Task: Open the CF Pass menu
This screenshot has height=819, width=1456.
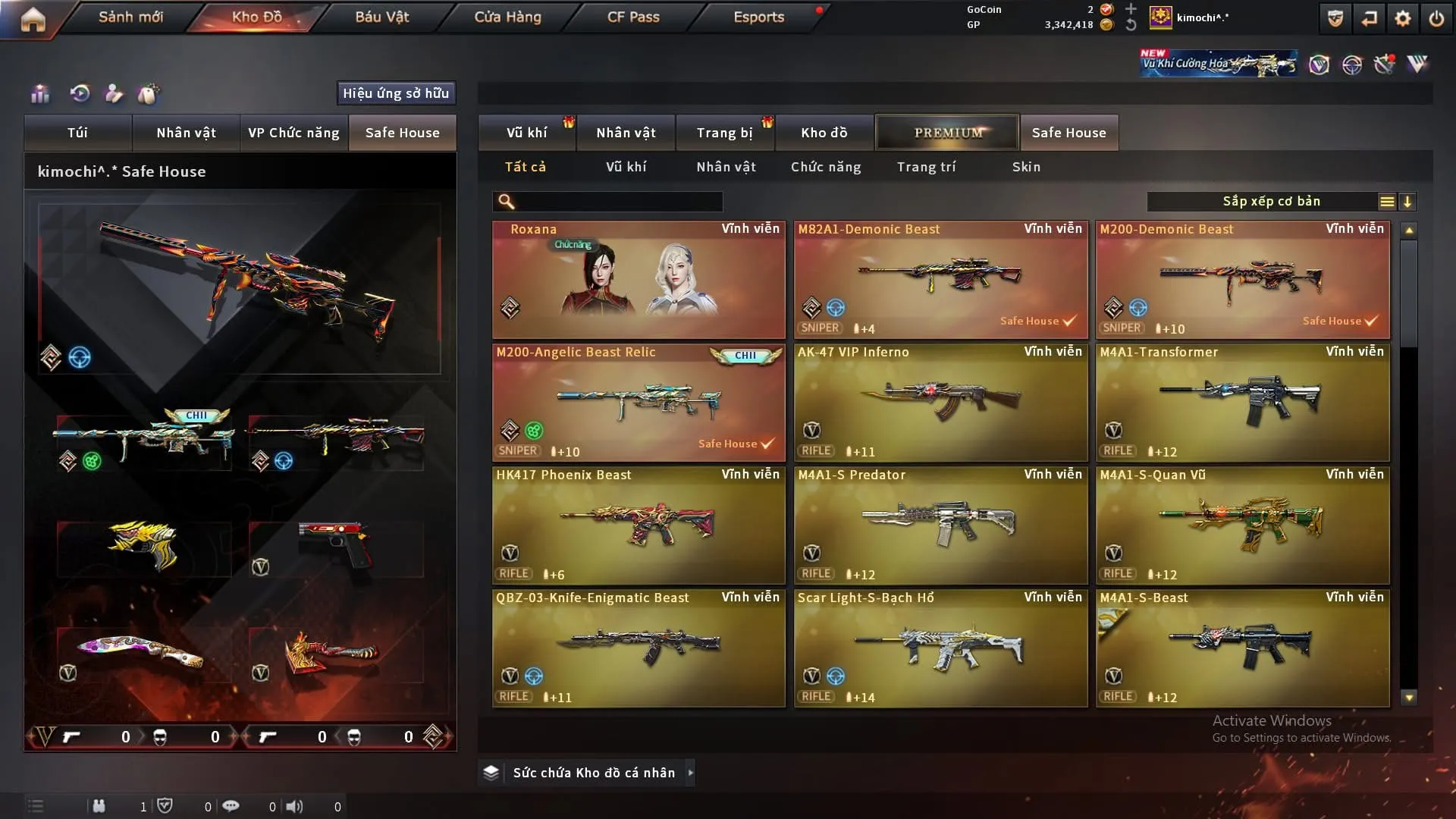Action: 633,17
